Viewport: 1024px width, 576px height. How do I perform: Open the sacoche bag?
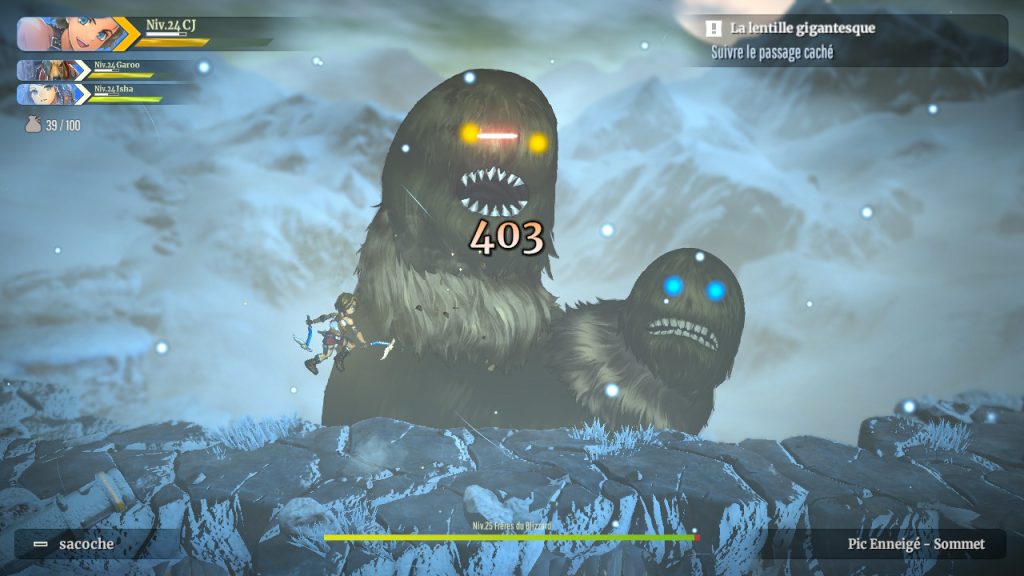(x=85, y=544)
